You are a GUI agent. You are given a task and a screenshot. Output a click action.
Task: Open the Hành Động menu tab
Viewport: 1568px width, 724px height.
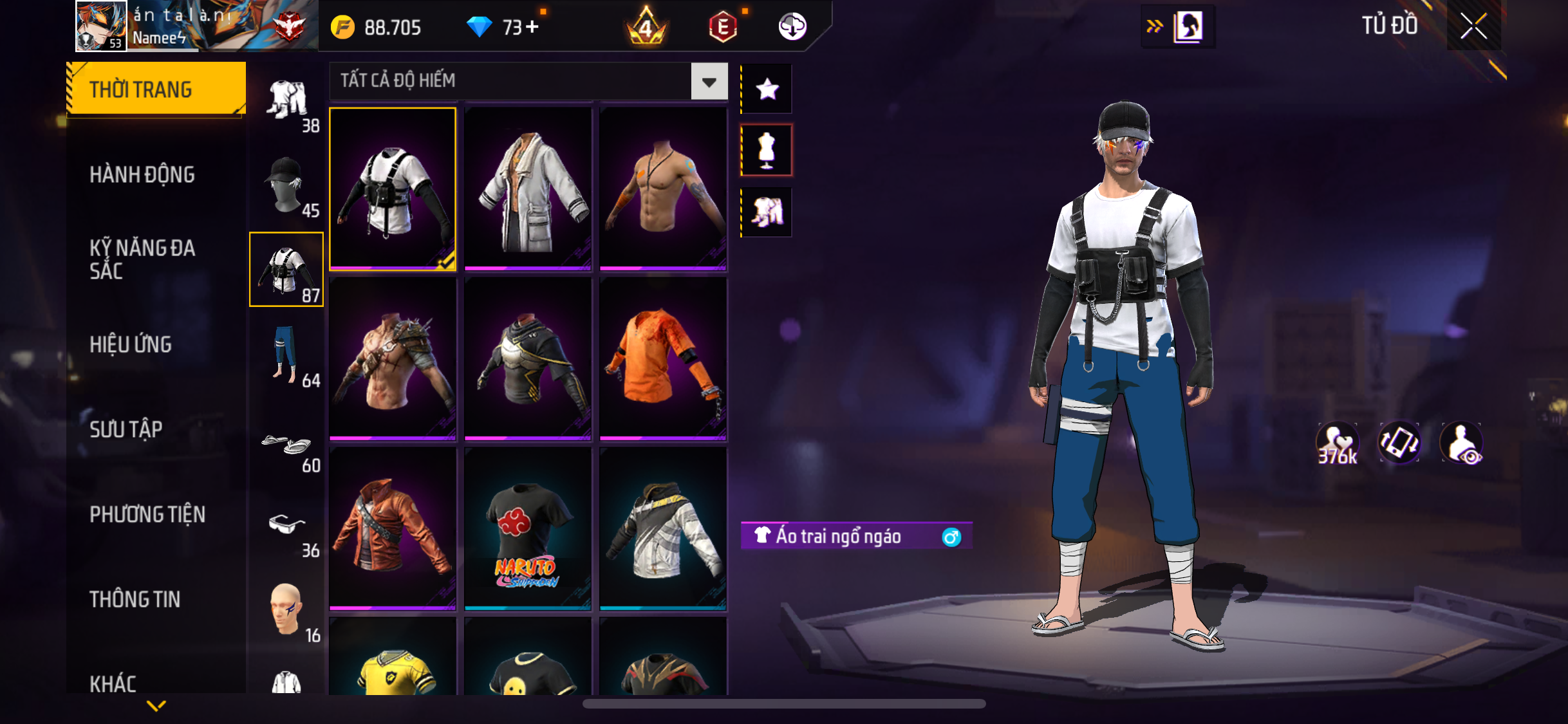tap(142, 174)
